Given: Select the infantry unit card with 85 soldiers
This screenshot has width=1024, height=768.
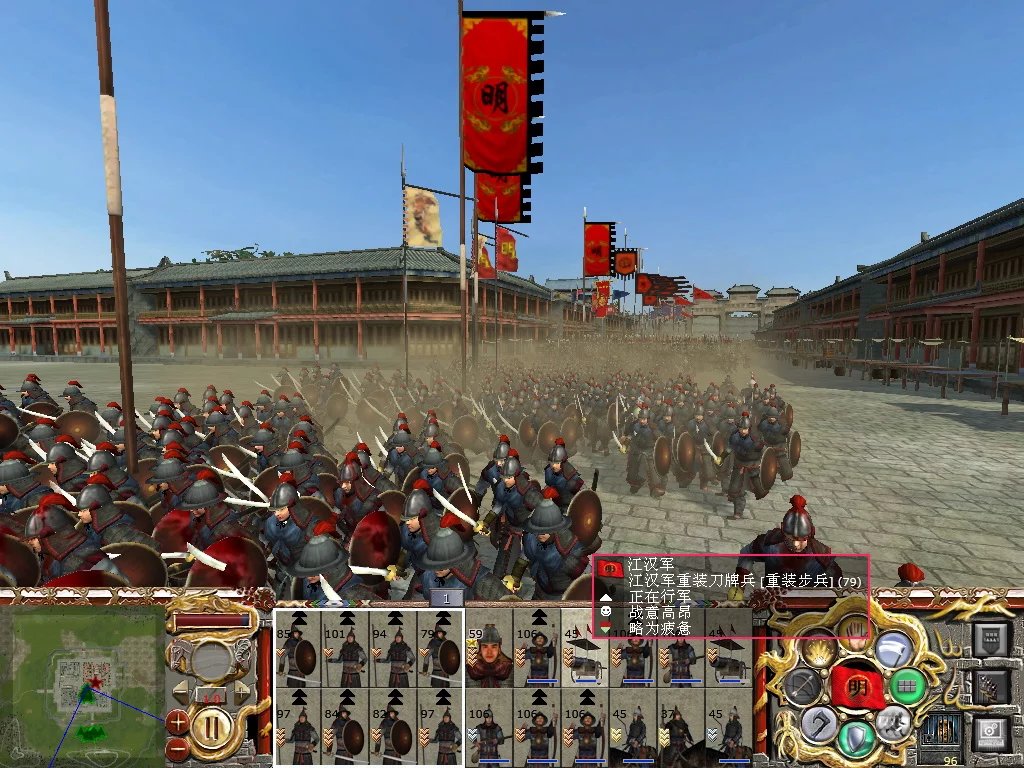Looking at the screenshot, I should tap(297, 647).
